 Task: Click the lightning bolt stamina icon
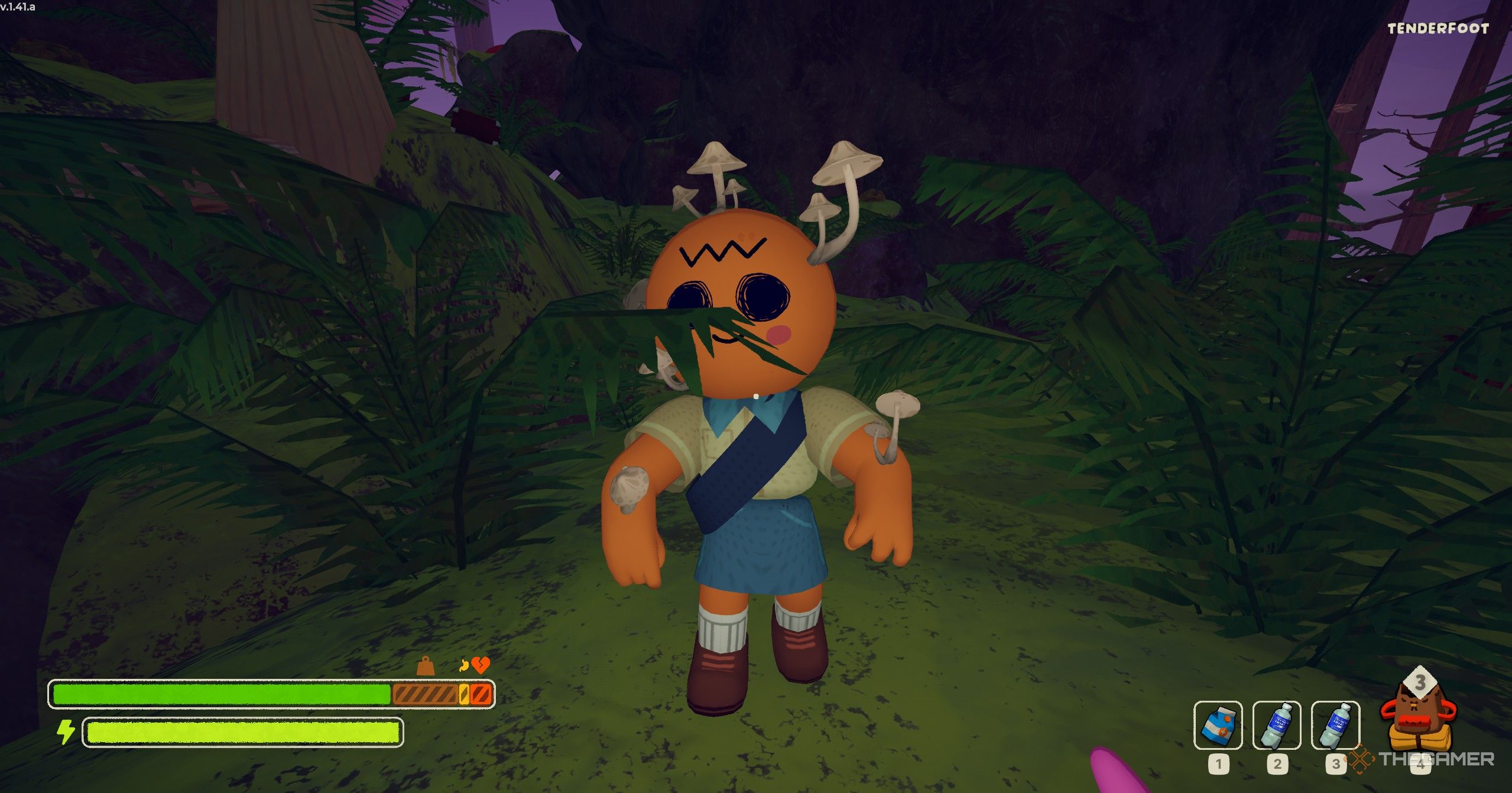tap(65, 732)
